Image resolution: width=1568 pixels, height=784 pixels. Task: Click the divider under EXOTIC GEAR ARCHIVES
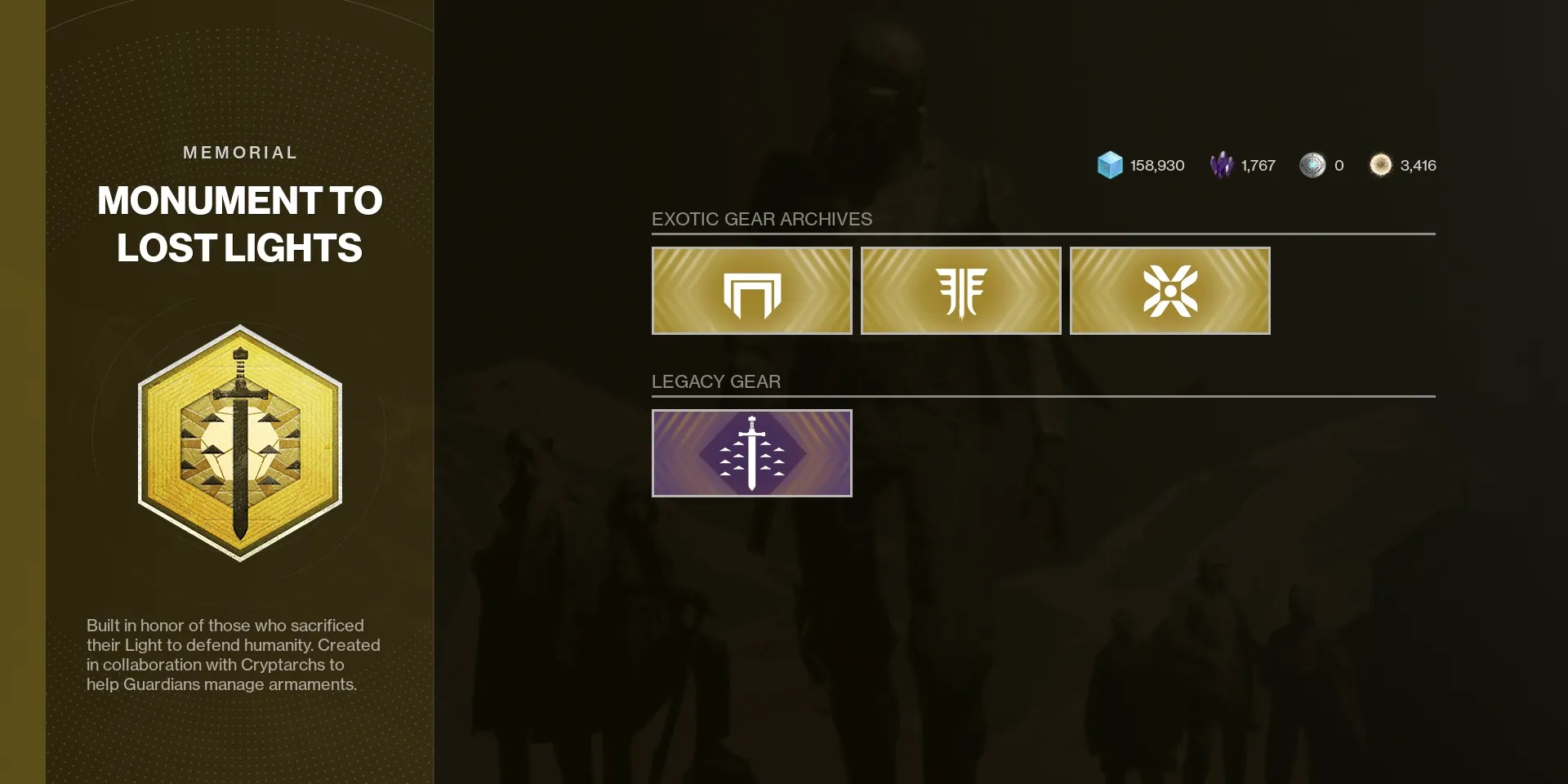[1041, 234]
